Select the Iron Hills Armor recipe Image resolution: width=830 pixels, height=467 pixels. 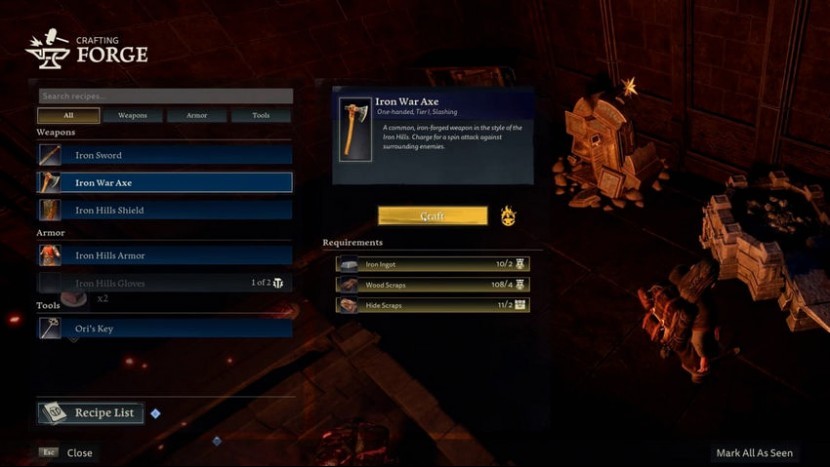[165, 255]
